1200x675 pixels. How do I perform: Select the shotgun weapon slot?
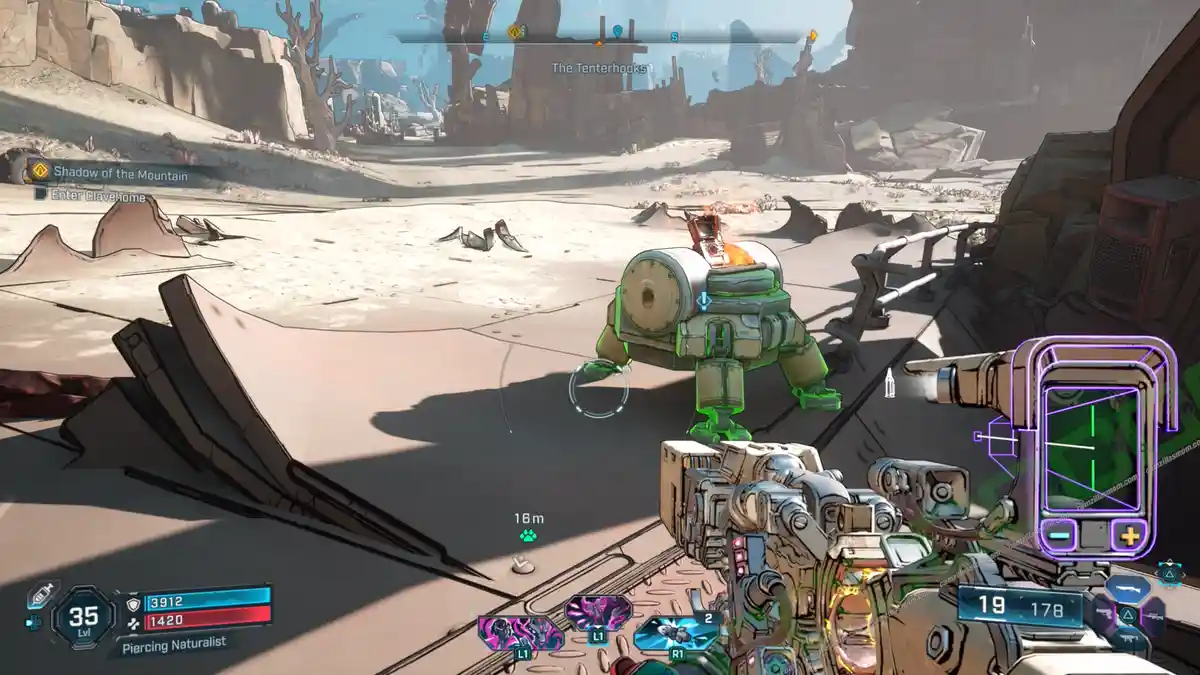click(1126, 589)
